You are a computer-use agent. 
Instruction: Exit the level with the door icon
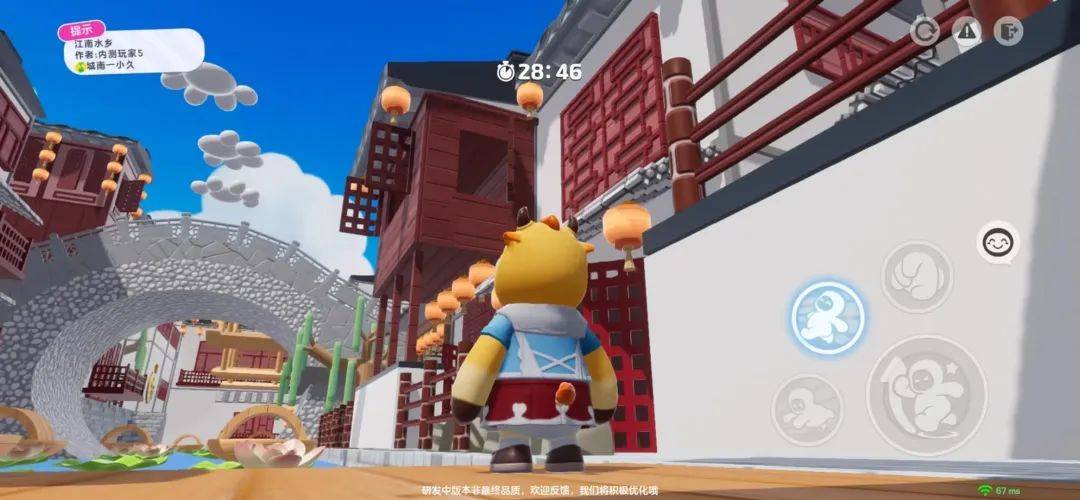(x=1009, y=31)
